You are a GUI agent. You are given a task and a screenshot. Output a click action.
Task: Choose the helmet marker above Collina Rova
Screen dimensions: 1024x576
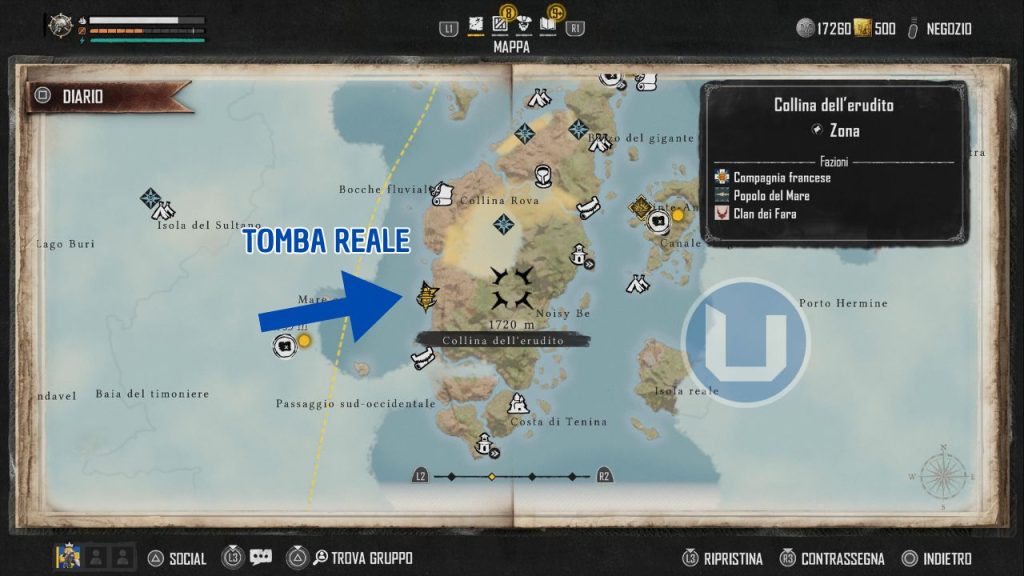coord(543,175)
